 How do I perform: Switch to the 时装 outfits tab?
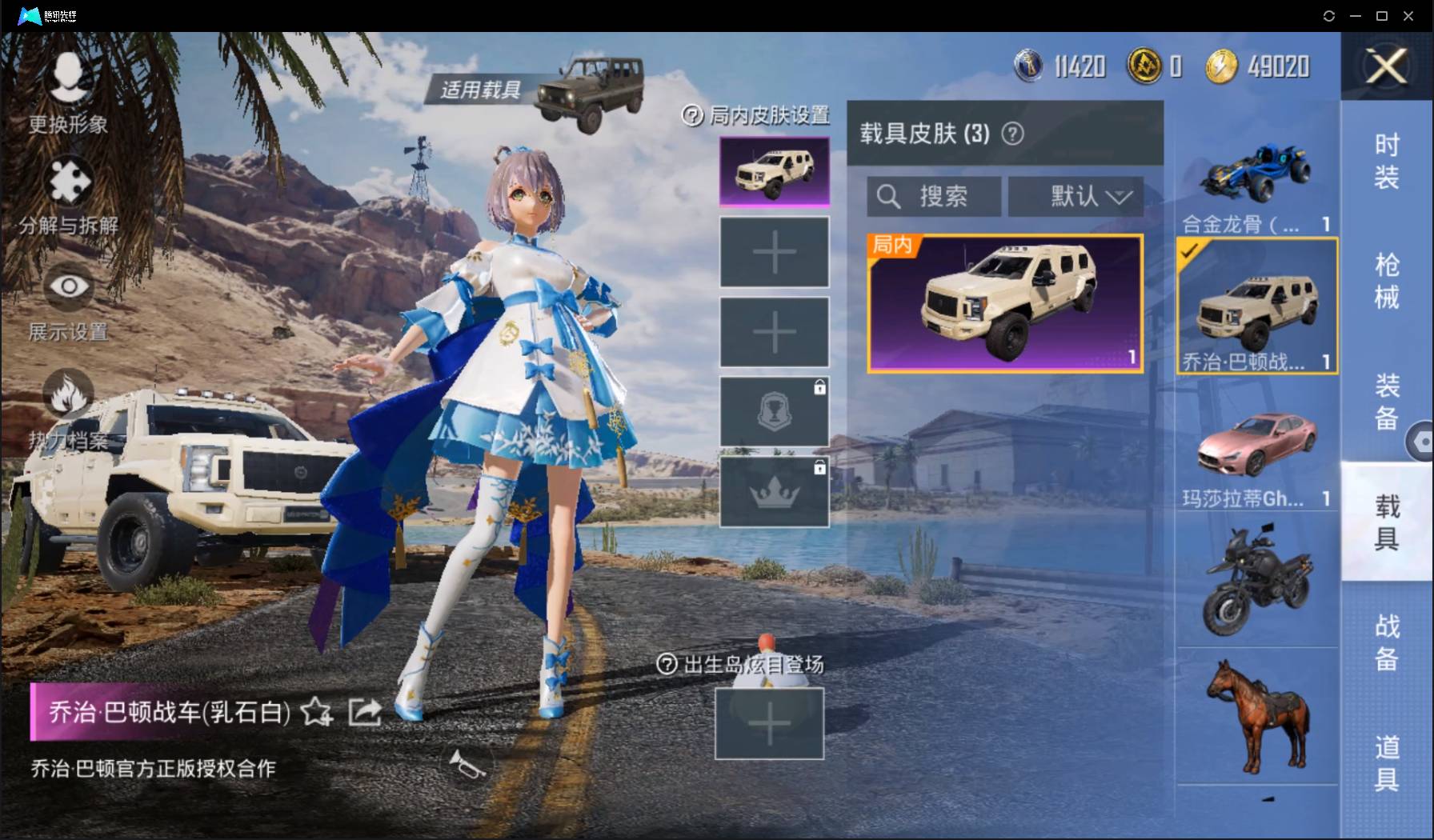(1386, 161)
